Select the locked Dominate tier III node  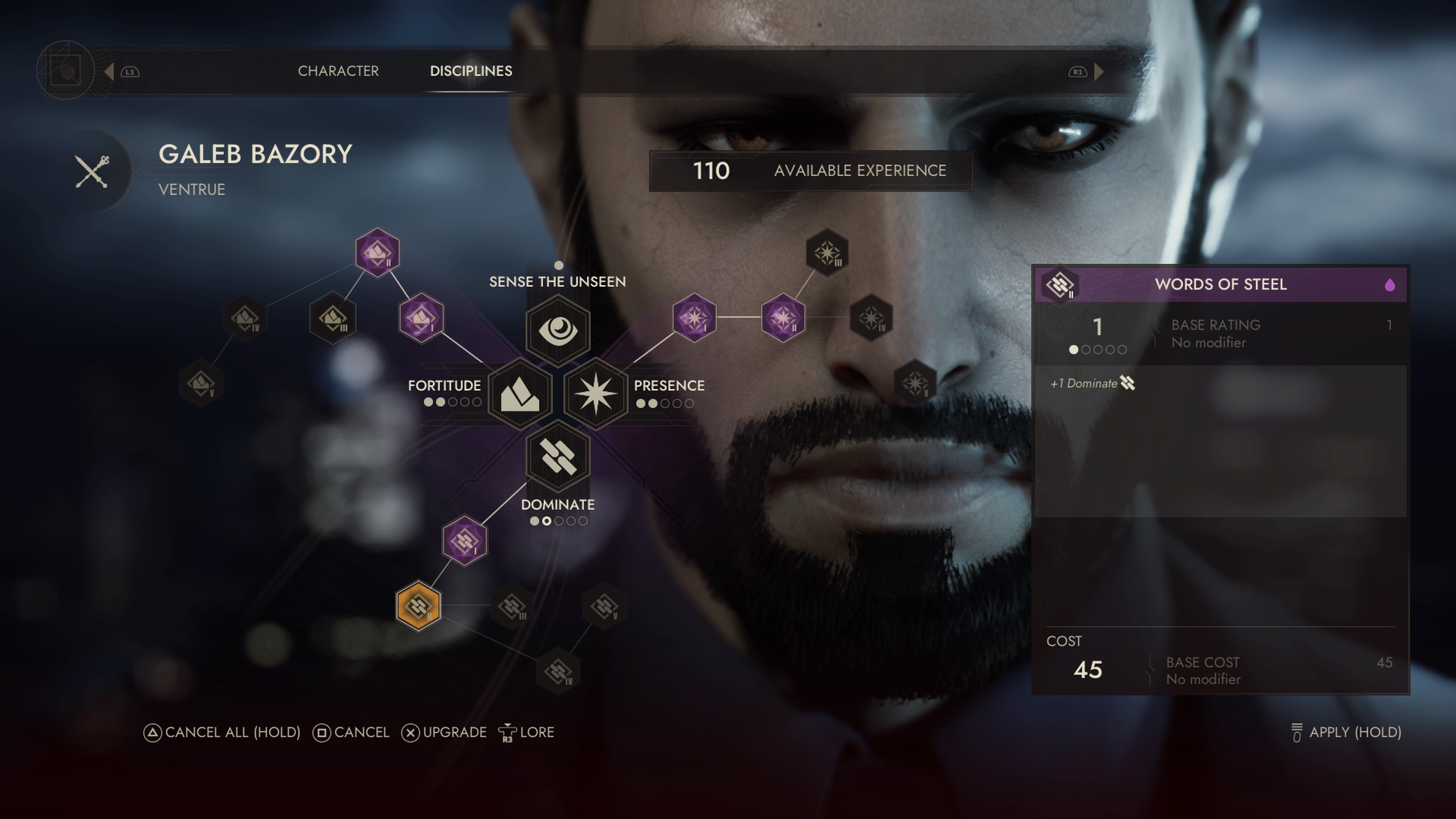(x=512, y=607)
